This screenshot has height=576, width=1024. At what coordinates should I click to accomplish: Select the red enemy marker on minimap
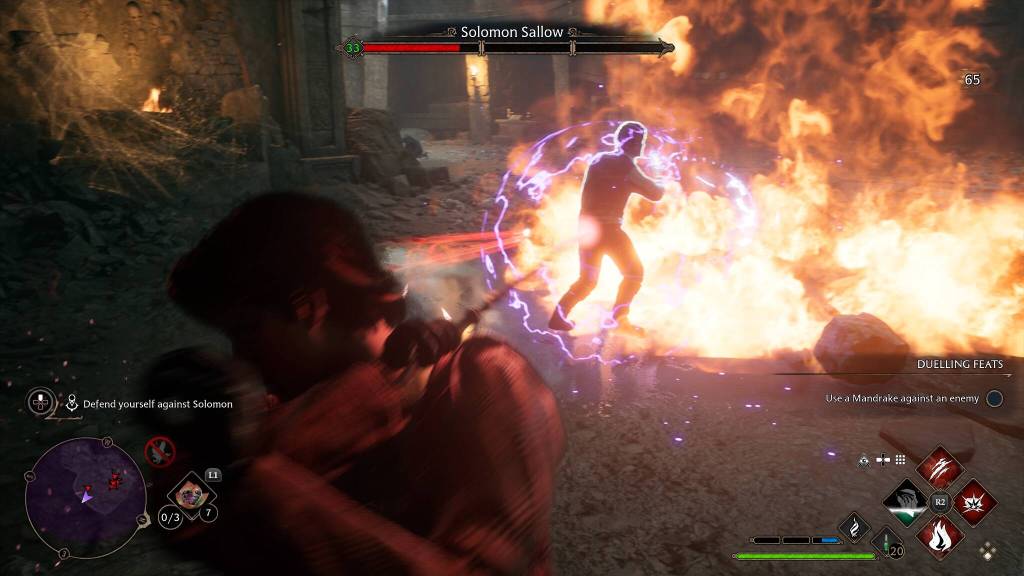click(113, 480)
